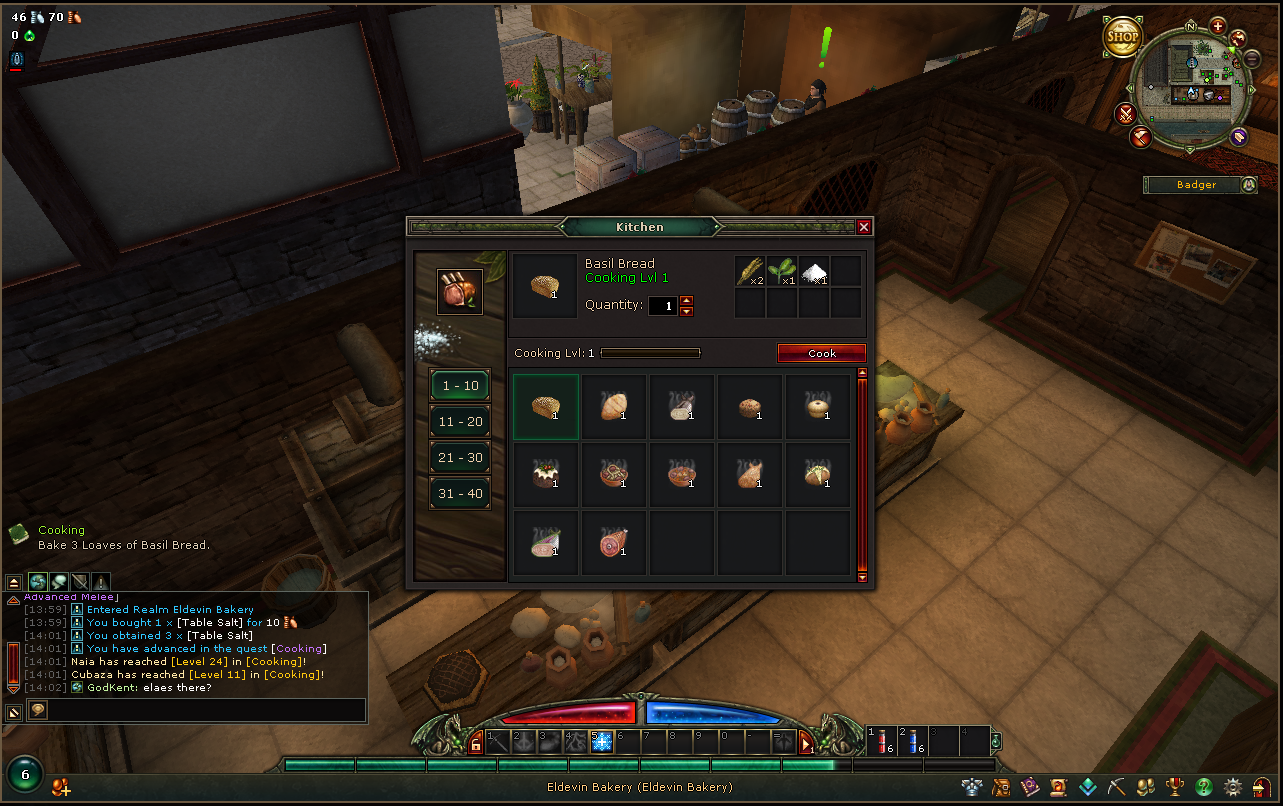Open the green question mark help
1286x806 pixels.
pyautogui.click(x=1204, y=787)
